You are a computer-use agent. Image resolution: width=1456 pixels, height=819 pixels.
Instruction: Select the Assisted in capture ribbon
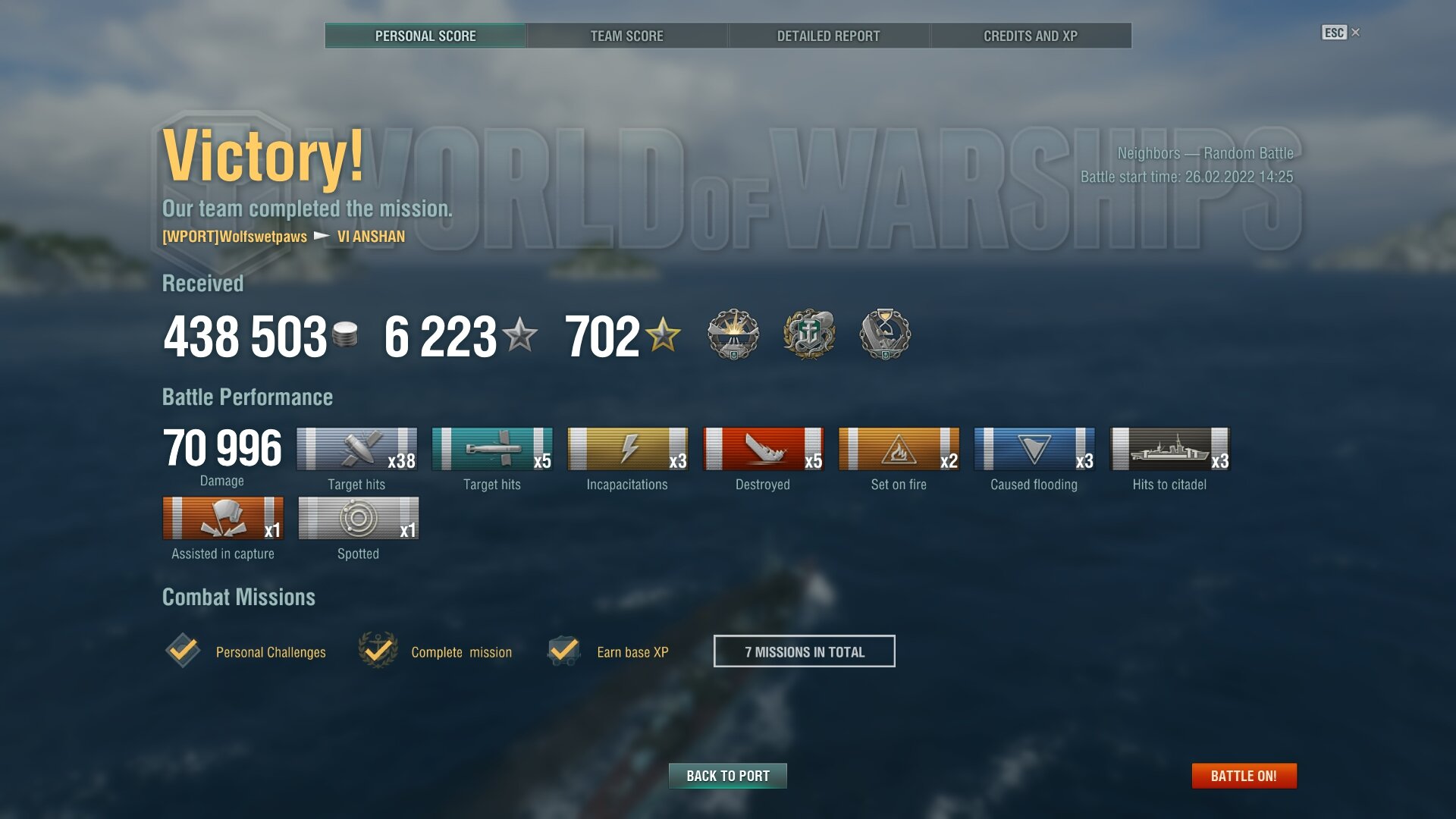[223, 518]
